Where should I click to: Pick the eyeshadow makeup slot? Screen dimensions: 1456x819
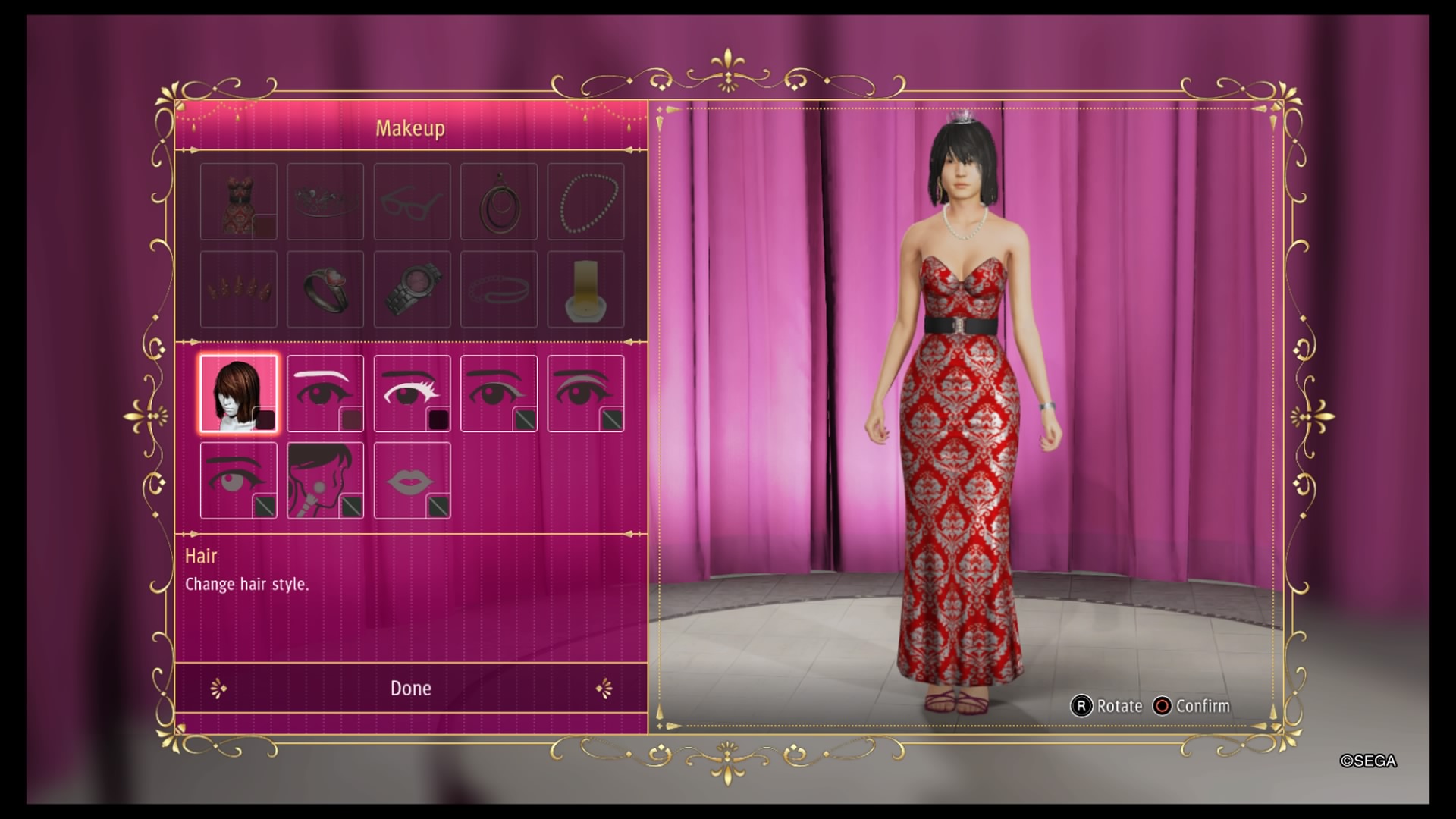[x=585, y=394]
